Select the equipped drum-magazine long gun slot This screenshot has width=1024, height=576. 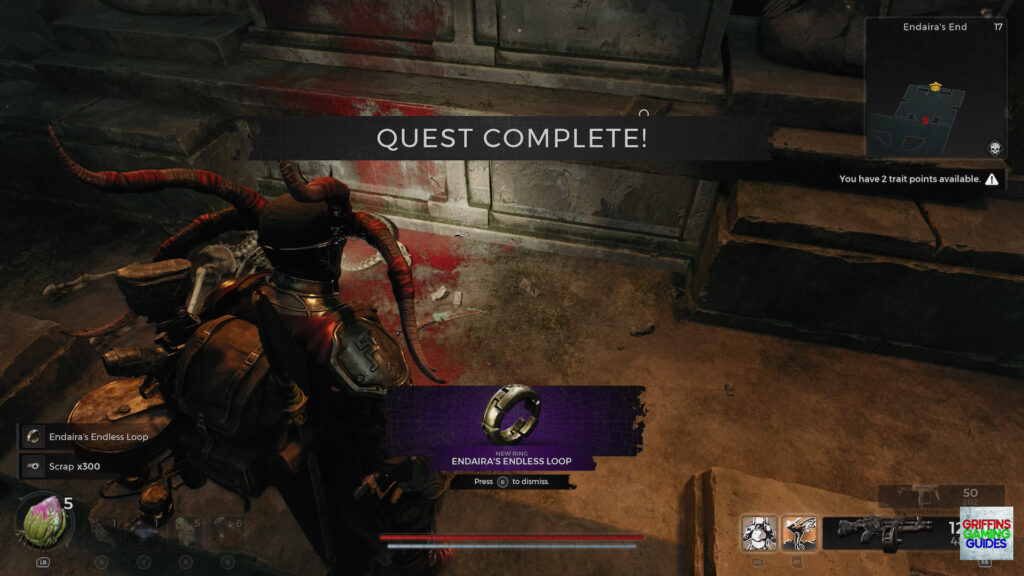point(885,532)
